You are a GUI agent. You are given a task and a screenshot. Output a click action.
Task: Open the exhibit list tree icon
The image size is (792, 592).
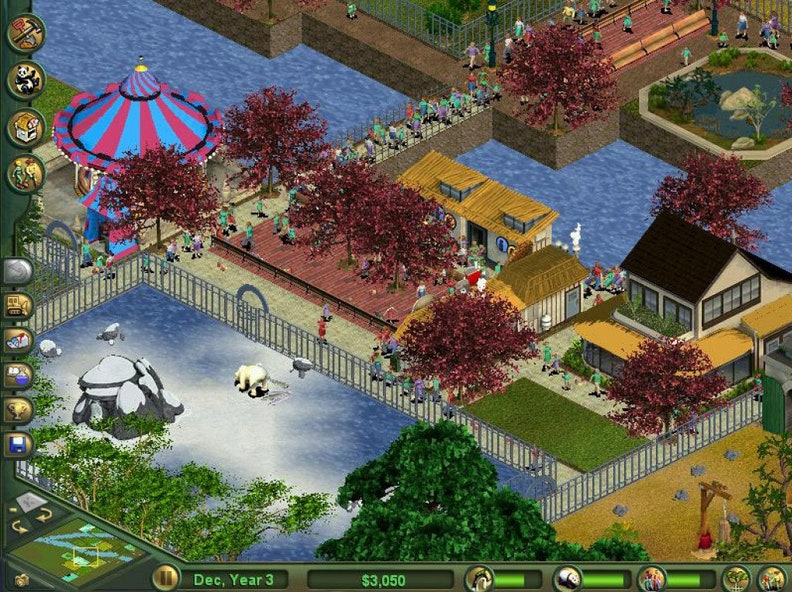(x=736, y=578)
